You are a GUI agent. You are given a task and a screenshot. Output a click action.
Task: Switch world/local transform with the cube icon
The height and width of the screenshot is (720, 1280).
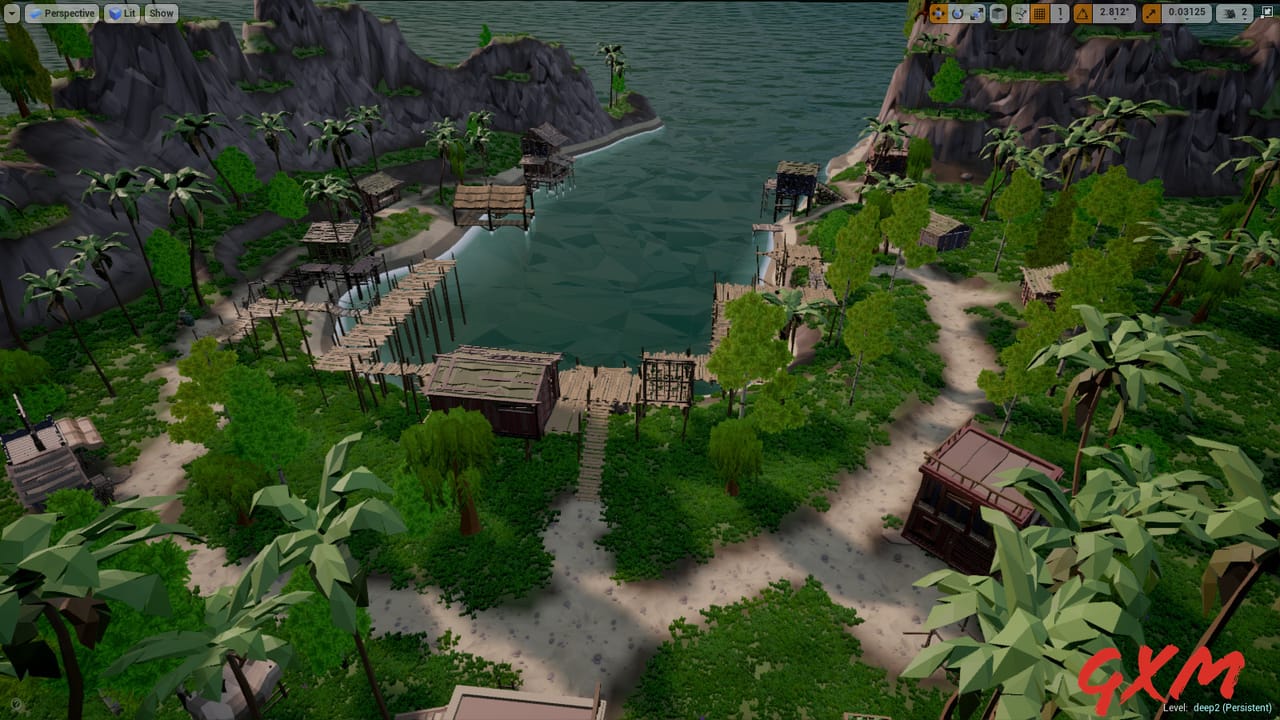[998, 13]
